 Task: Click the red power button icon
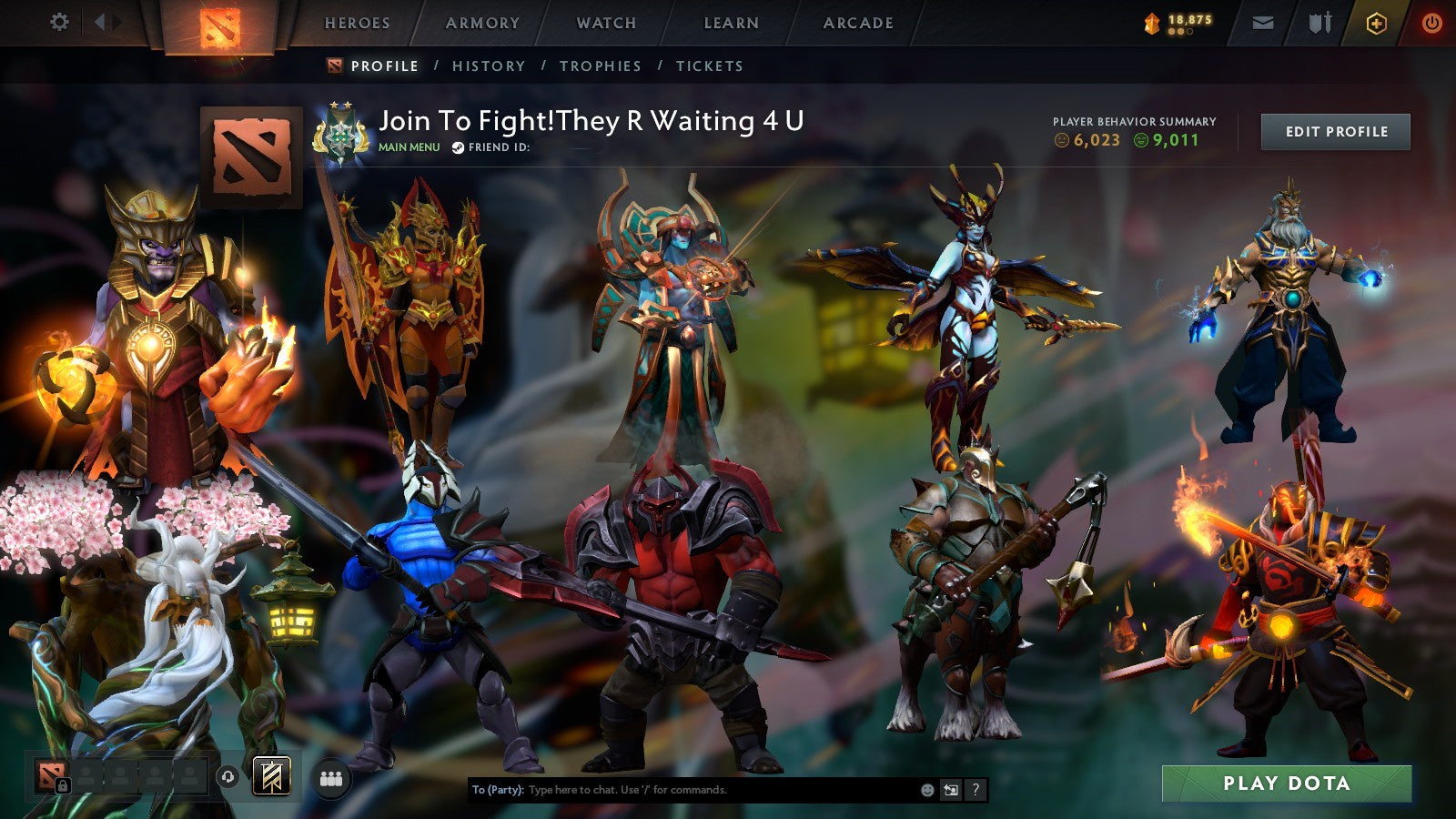click(x=1430, y=22)
